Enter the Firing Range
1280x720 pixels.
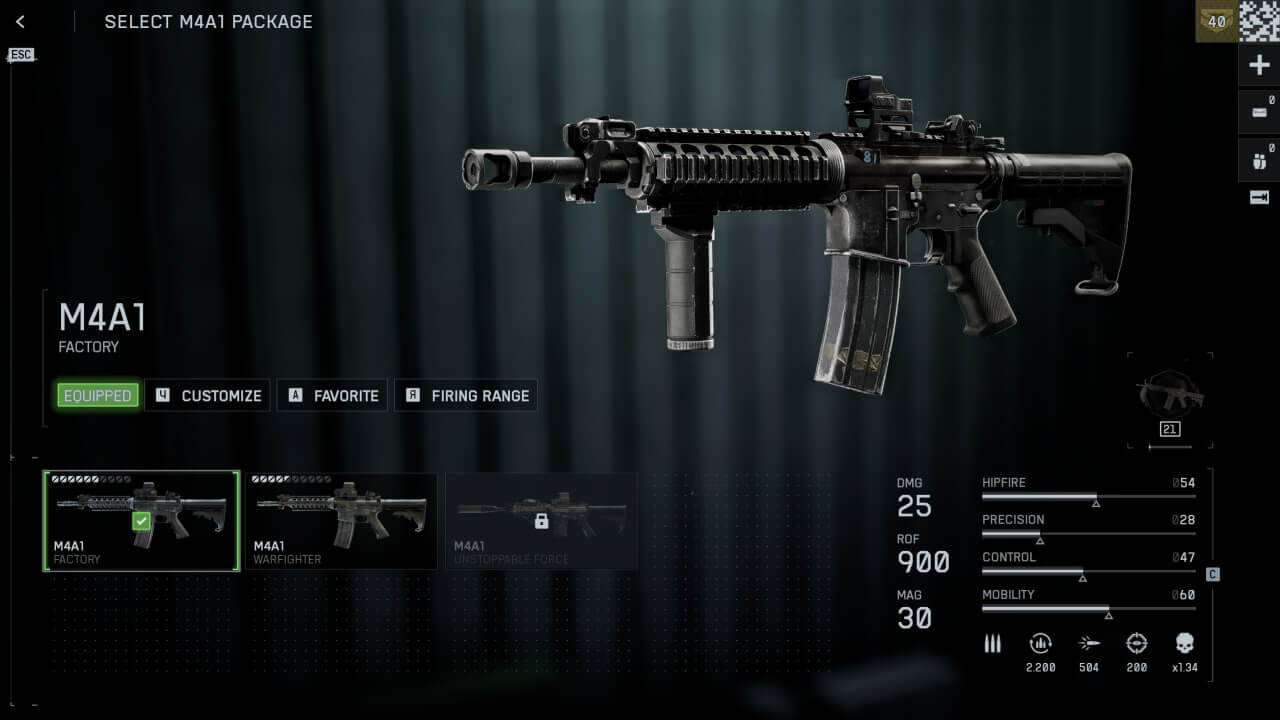467,396
